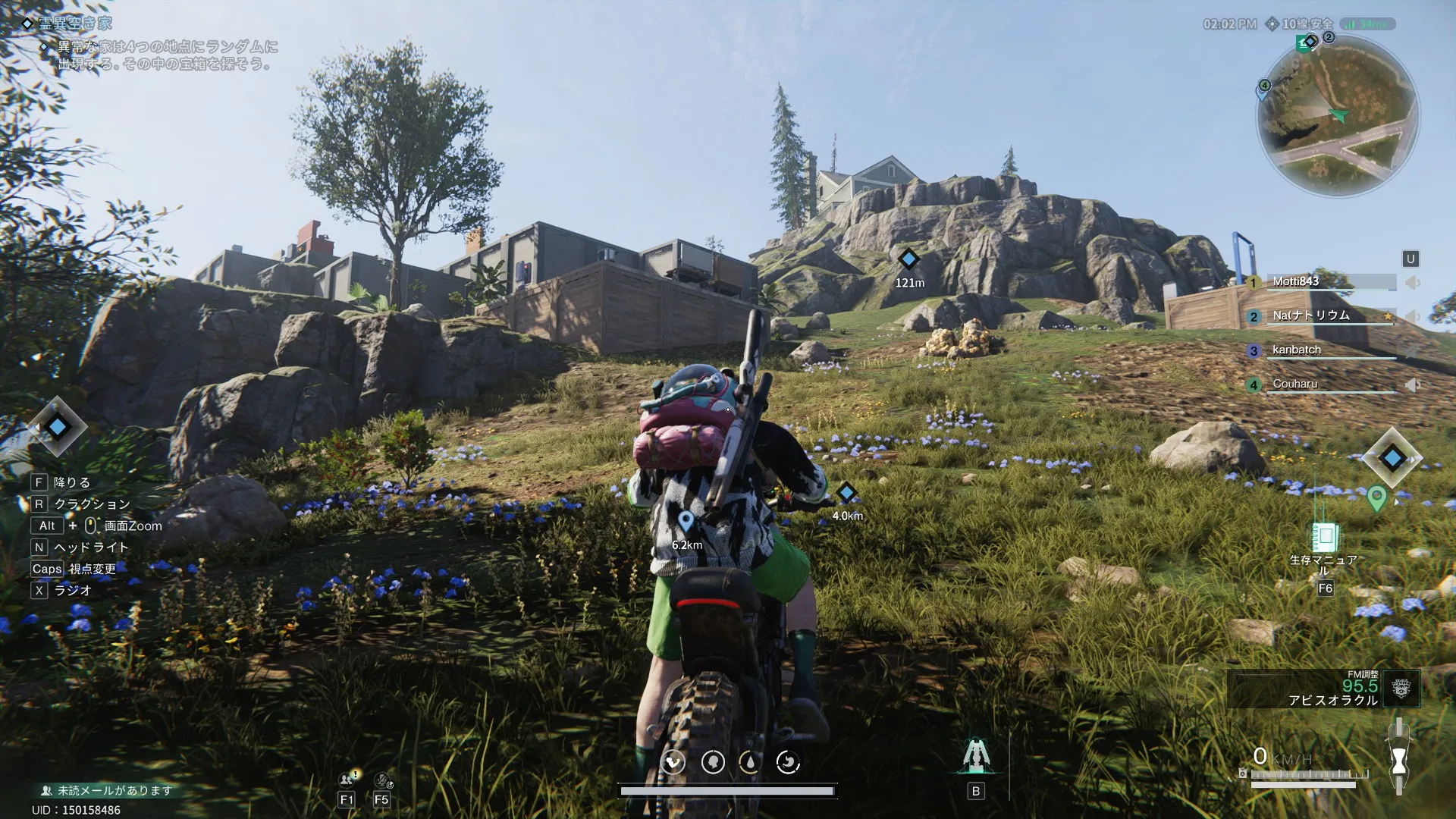This screenshot has height=819, width=1456.
Task: Select teammate Couharu in the team list
Action: [1295, 384]
